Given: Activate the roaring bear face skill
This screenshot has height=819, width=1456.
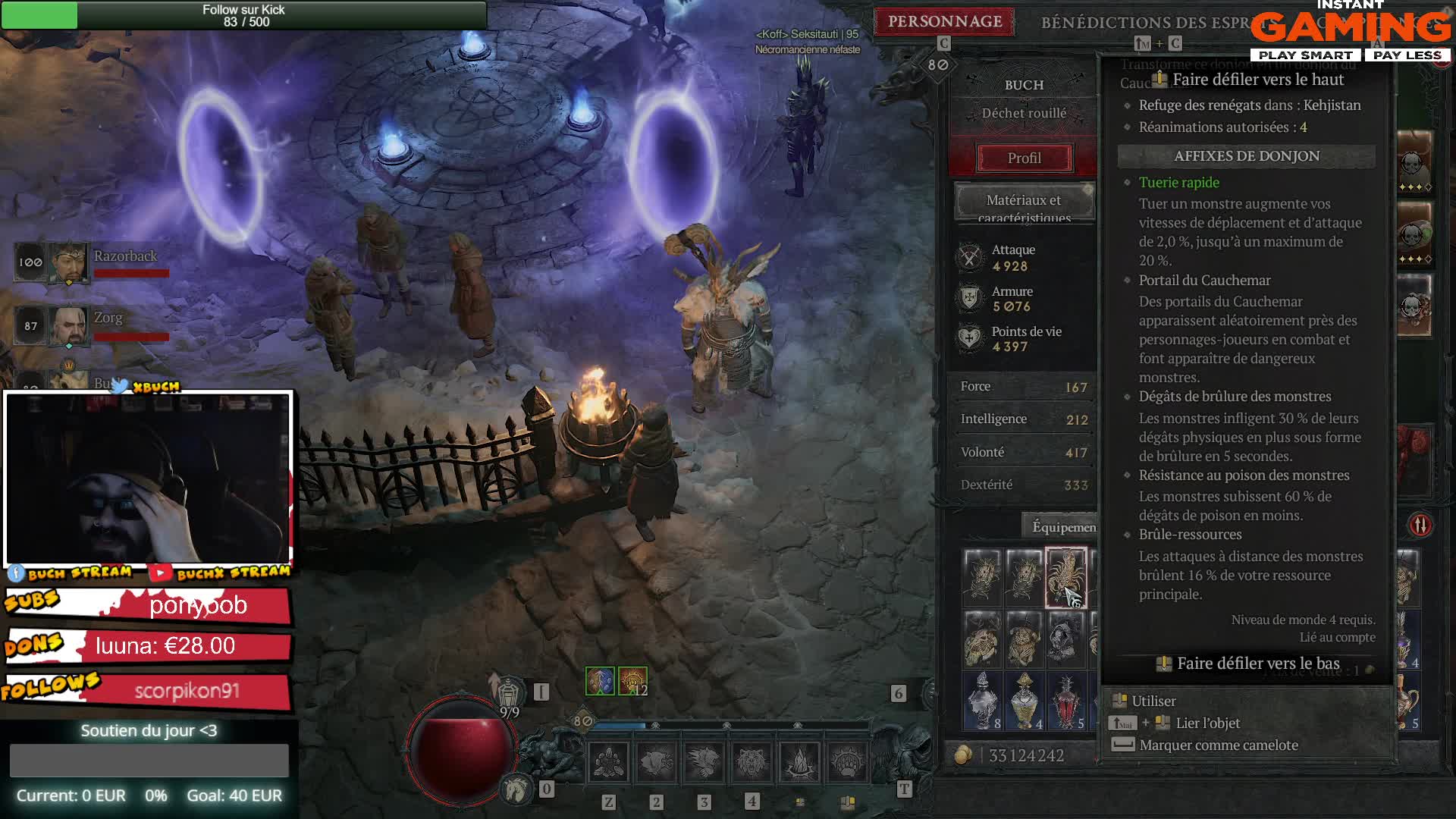Looking at the screenshot, I should (x=752, y=761).
